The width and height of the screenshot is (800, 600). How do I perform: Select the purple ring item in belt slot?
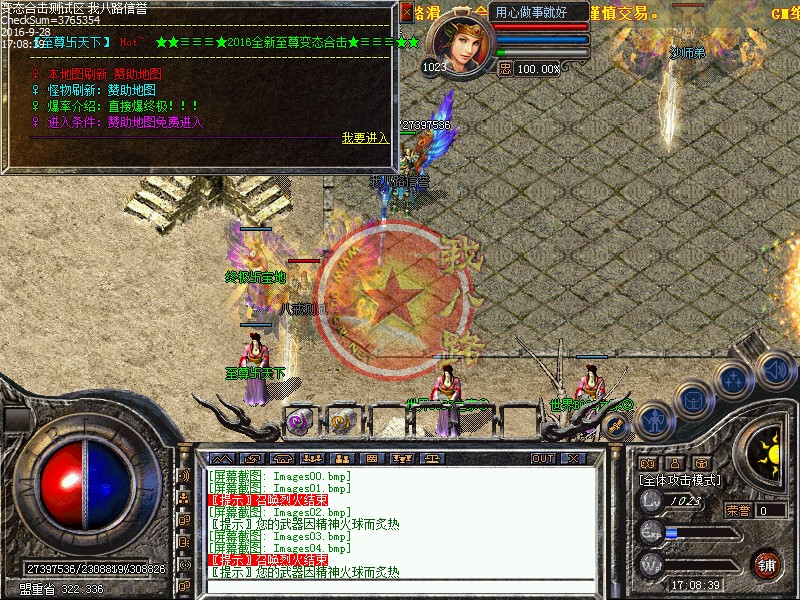[298, 422]
